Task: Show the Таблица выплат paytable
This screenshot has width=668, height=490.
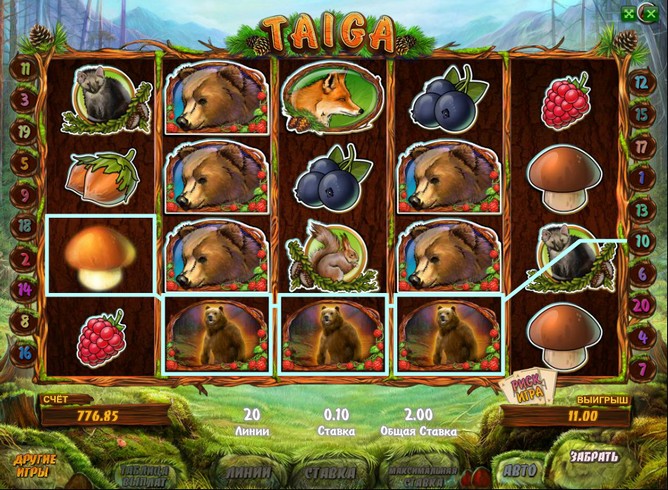Action: click(146, 474)
